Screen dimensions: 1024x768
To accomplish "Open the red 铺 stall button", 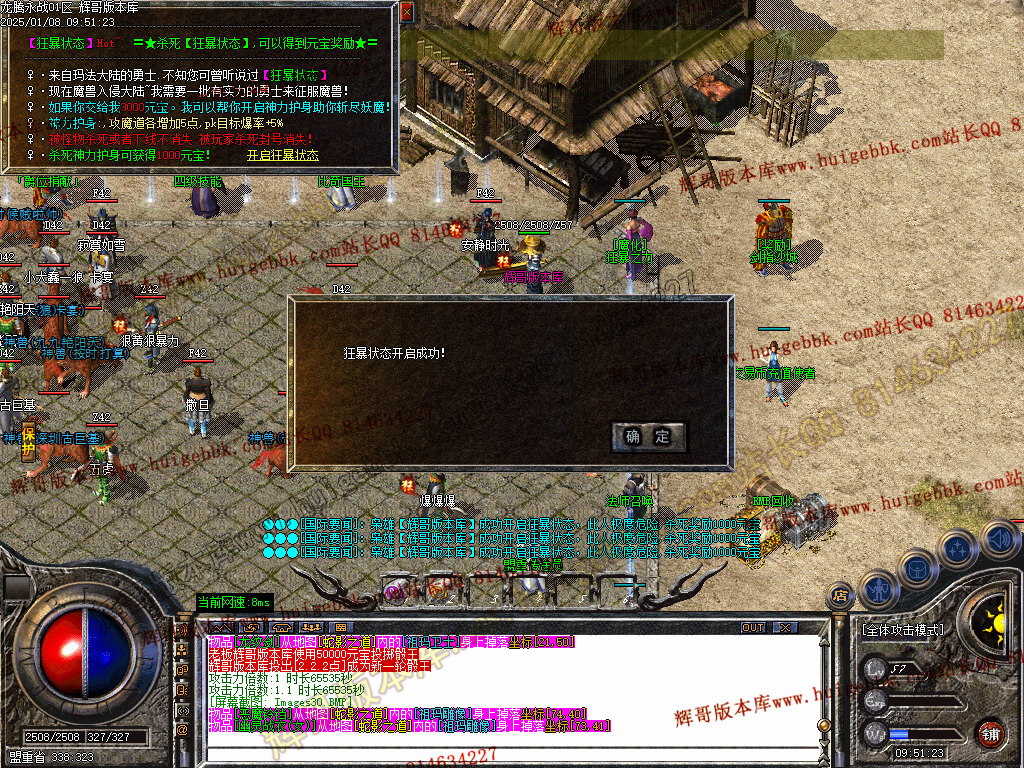I will (x=990, y=732).
